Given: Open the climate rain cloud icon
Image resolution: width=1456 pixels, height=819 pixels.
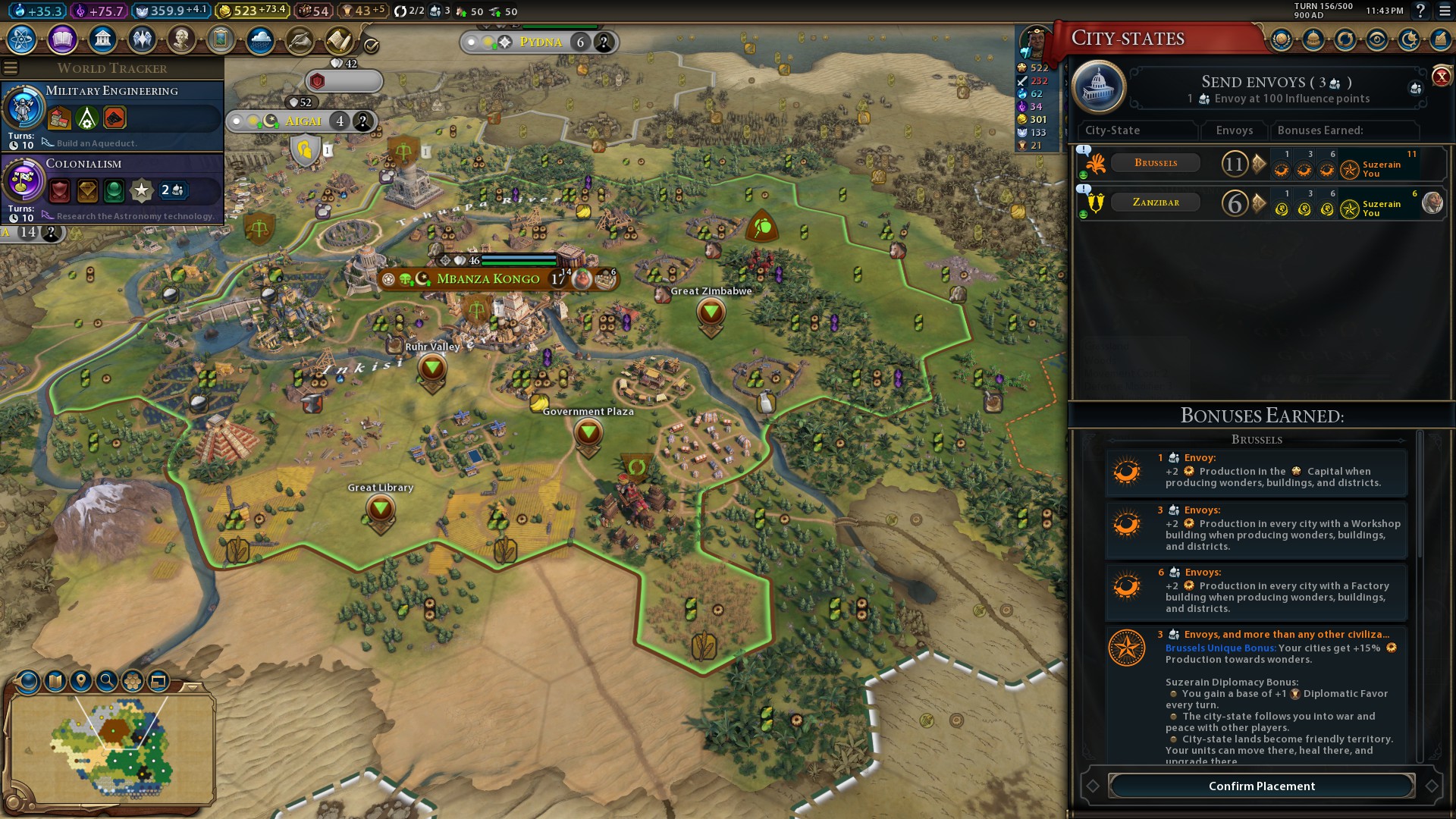Looking at the screenshot, I should click(x=260, y=39).
